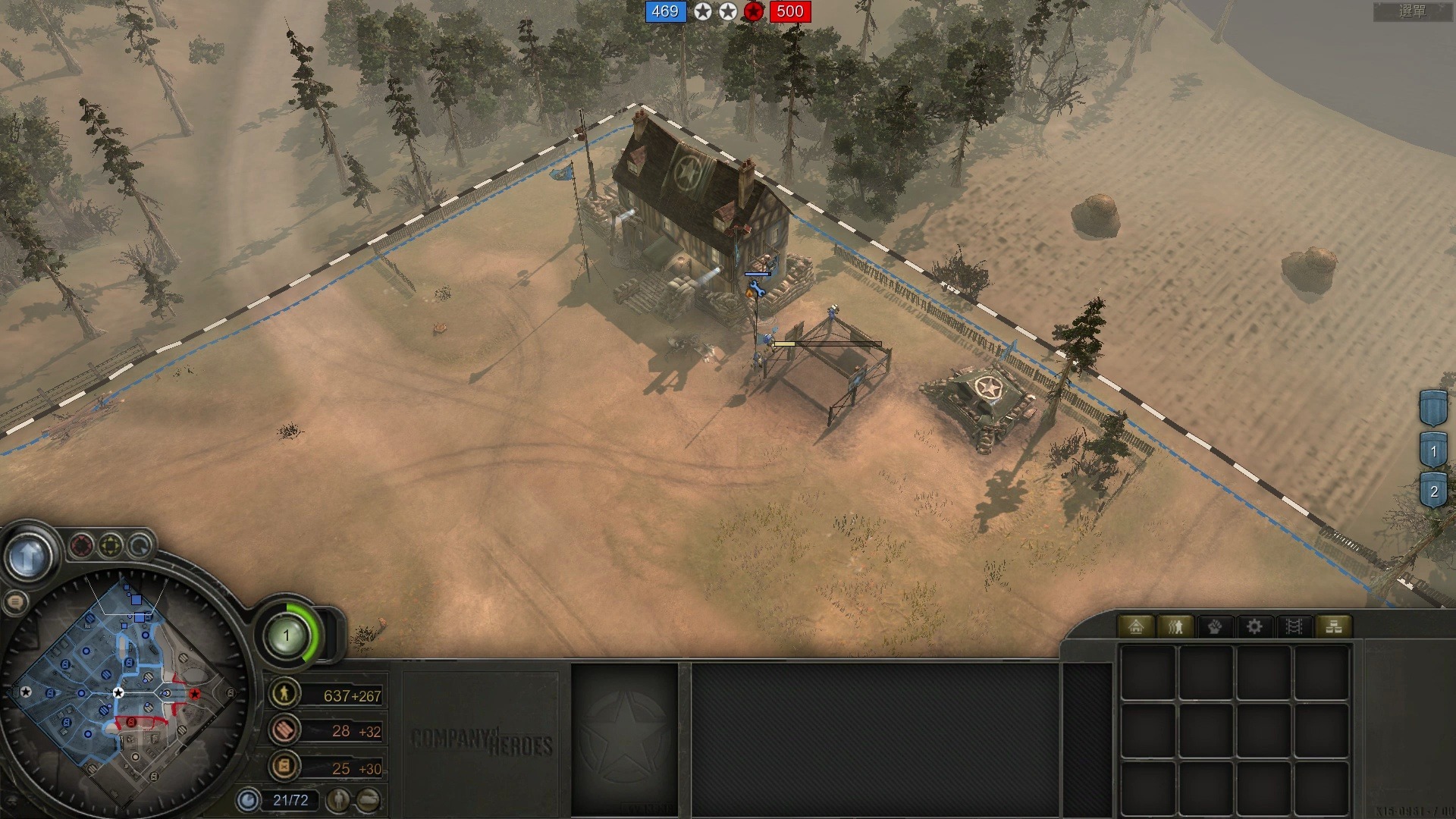Select control group shield number 1
The image size is (1456, 819).
pyautogui.click(x=1433, y=451)
